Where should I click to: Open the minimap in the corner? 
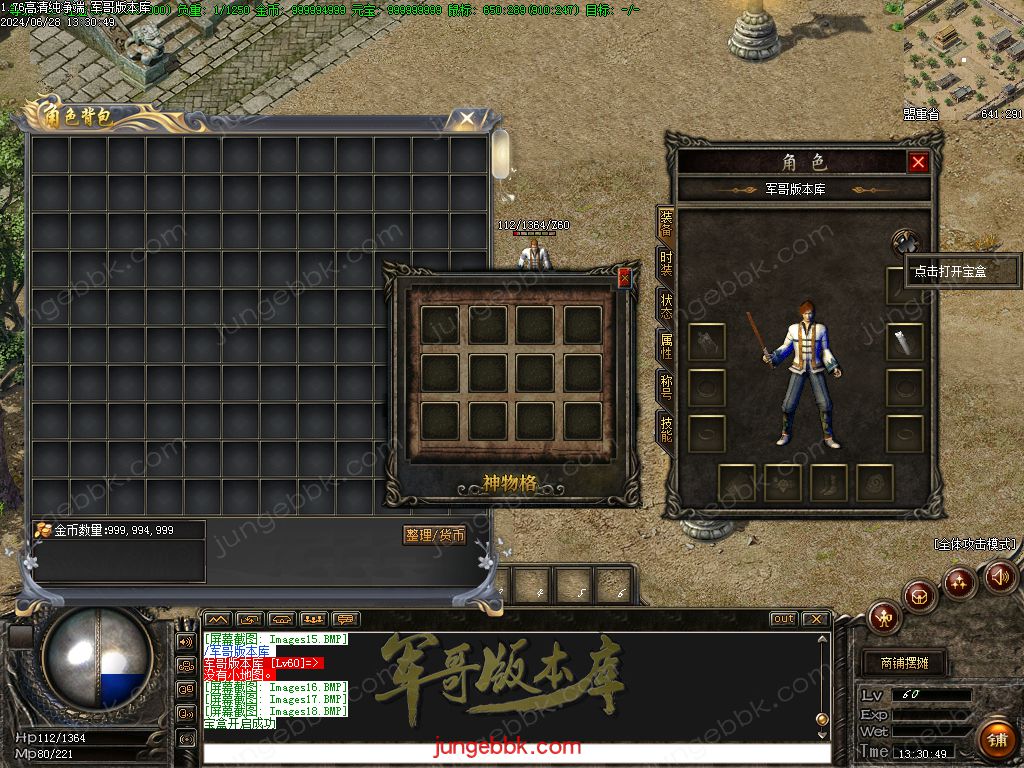(963, 55)
